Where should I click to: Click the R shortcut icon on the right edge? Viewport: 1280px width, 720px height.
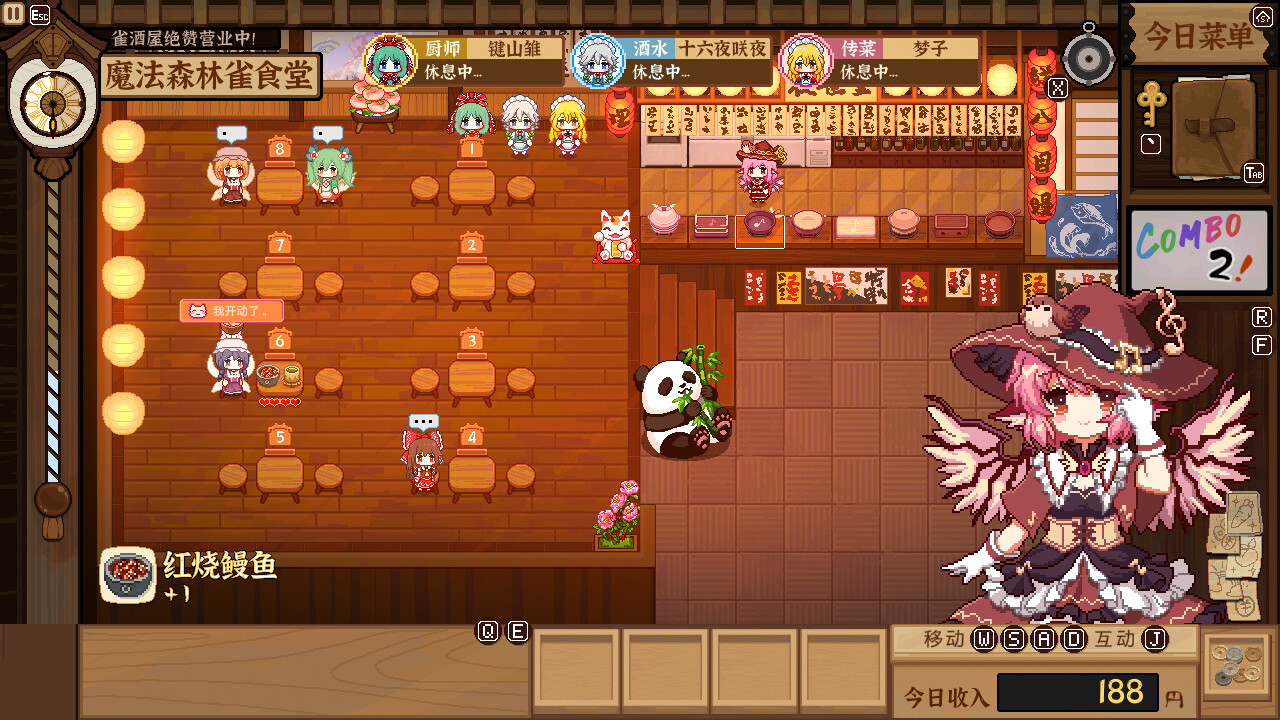1262,315
